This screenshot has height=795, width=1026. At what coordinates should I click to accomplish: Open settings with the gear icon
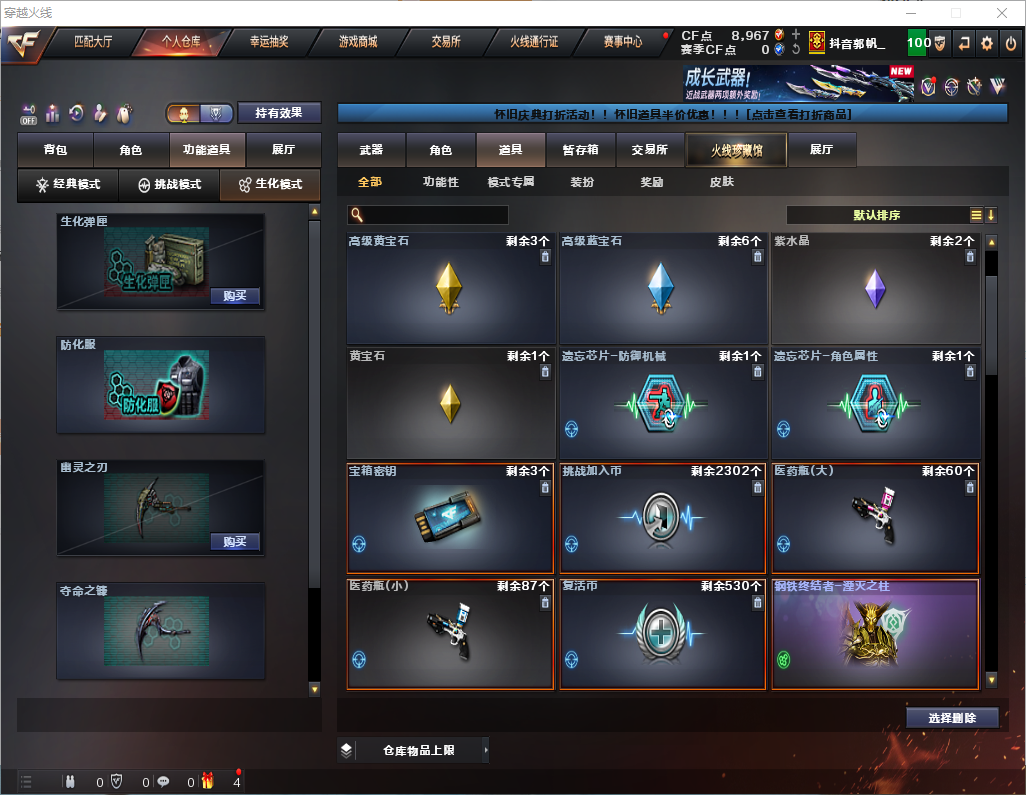[987, 43]
